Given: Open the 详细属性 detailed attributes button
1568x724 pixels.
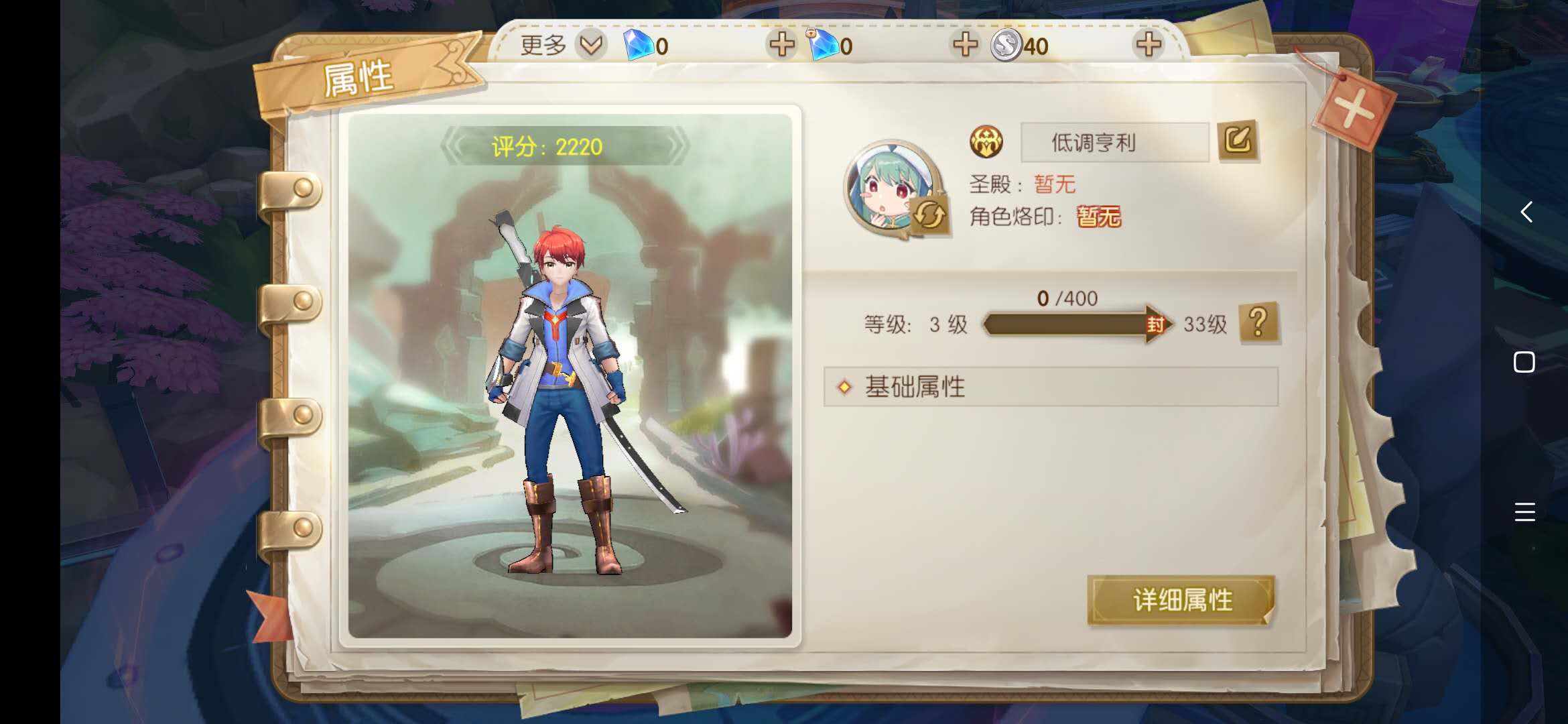Looking at the screenshot, I should pos(1181,600).
